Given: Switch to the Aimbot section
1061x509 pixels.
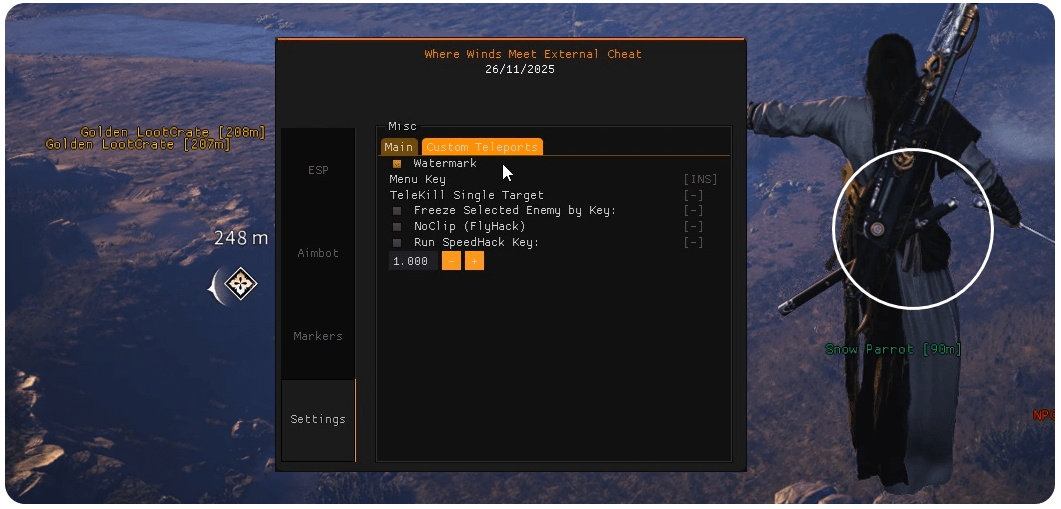Looking at the screenshot, I should click(318, 253).
